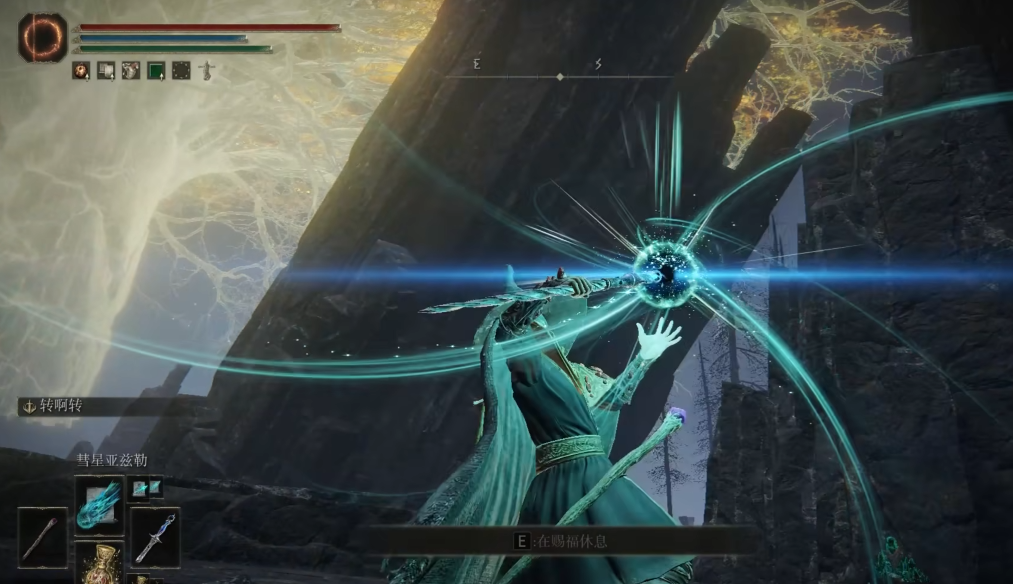Screen dimensions: 1013x584
Task: Select the staff weapon slot
Action: [x=42, y=537]
